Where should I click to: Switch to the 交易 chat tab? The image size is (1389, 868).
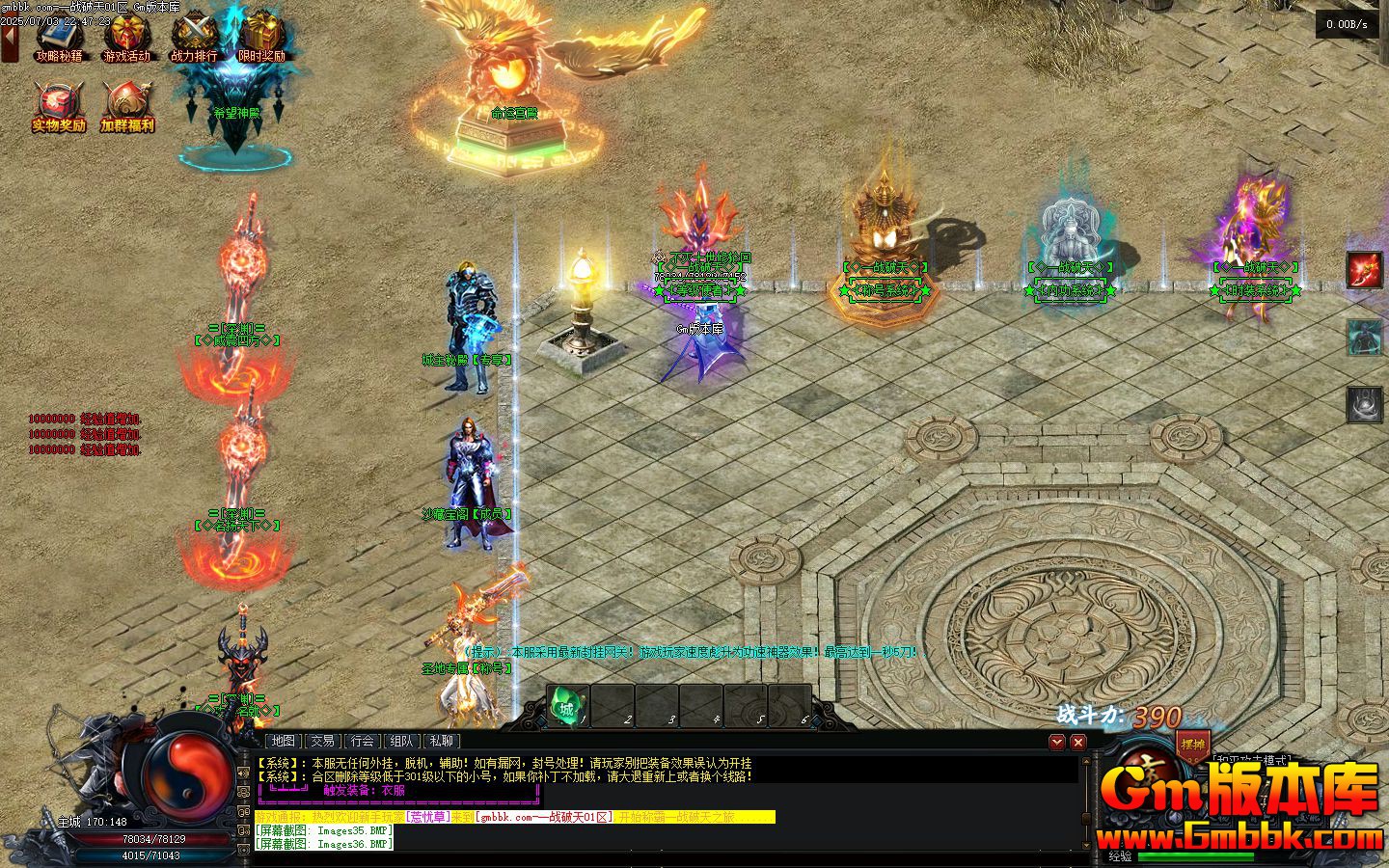click(322, 742)
